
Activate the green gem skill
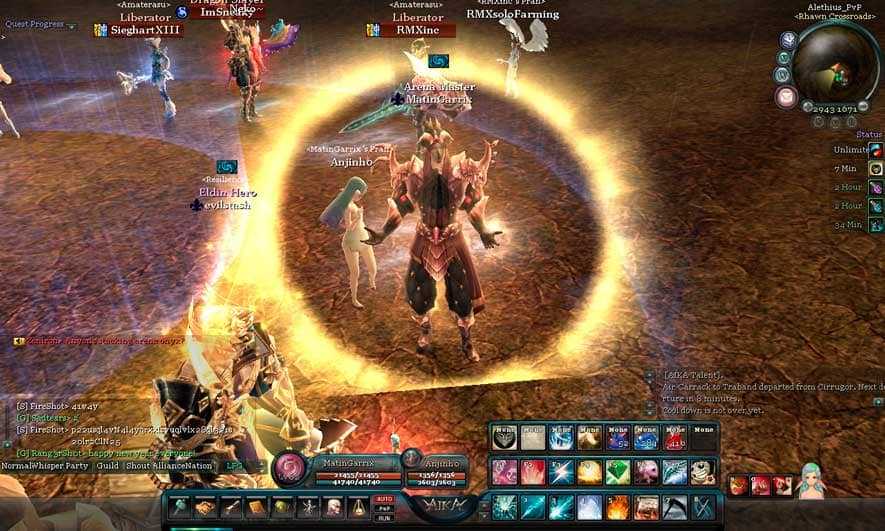click(617, 471)
